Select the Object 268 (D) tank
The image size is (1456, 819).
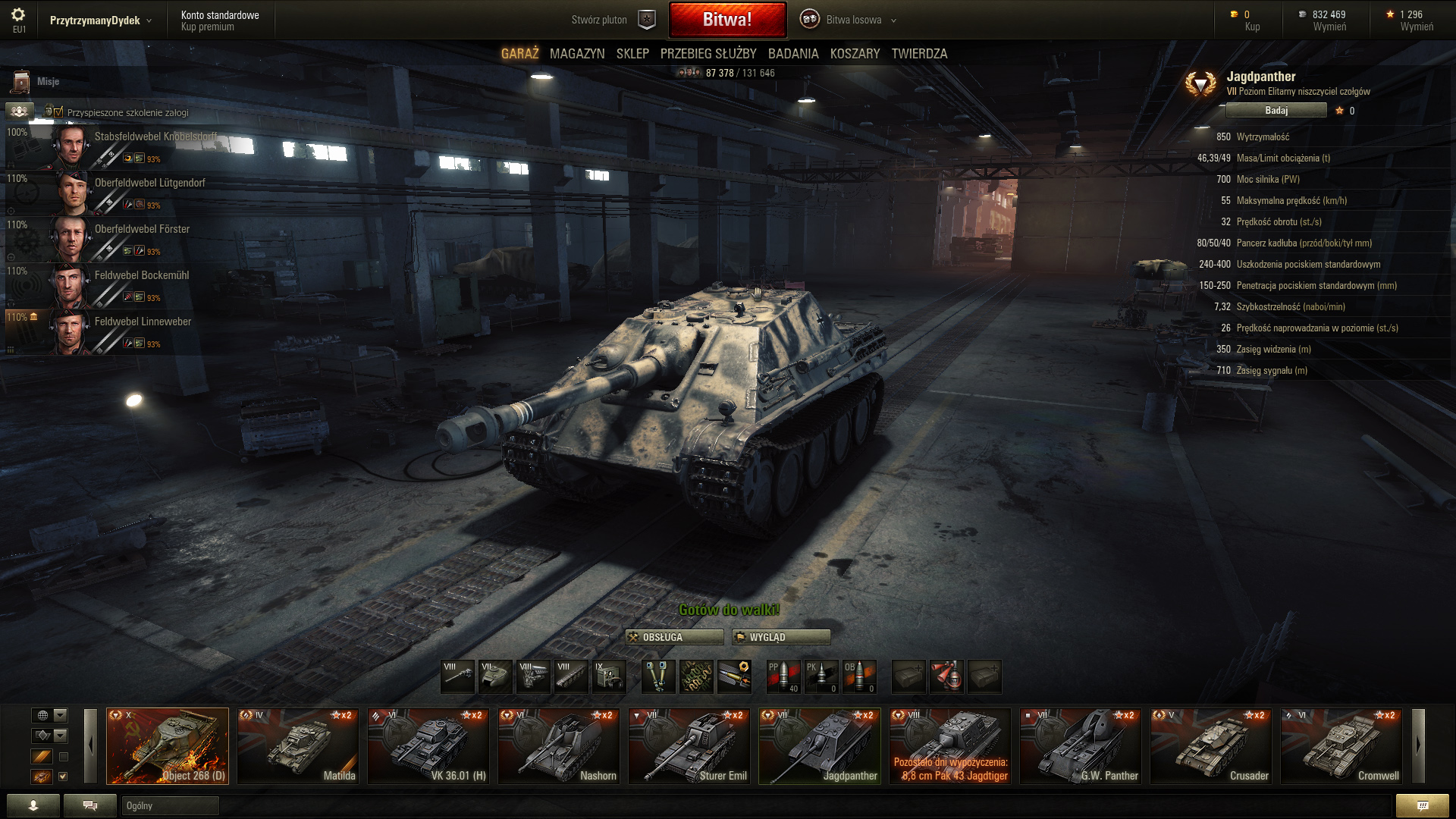168,745
